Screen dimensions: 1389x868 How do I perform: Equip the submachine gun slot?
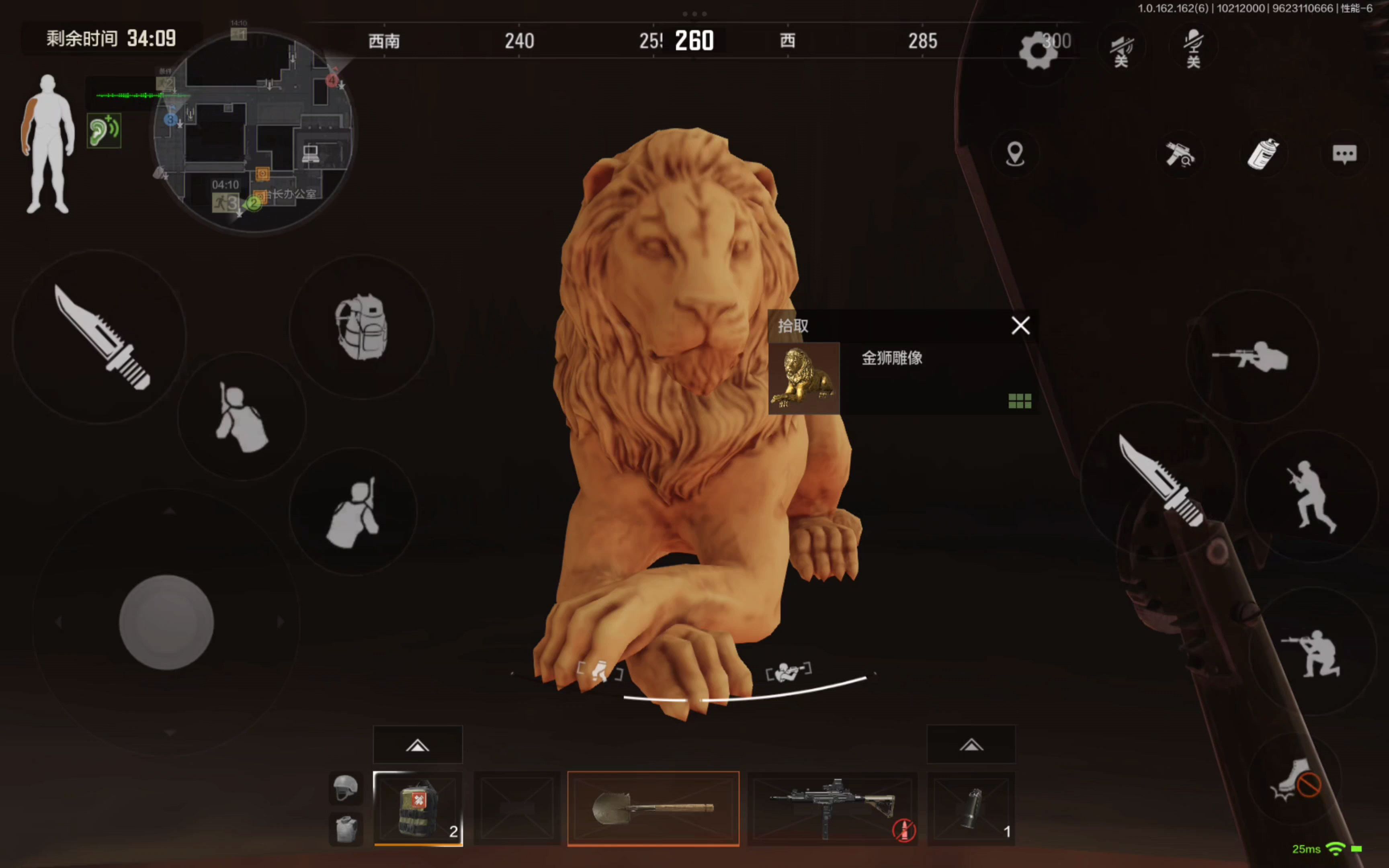coord(832,808)
